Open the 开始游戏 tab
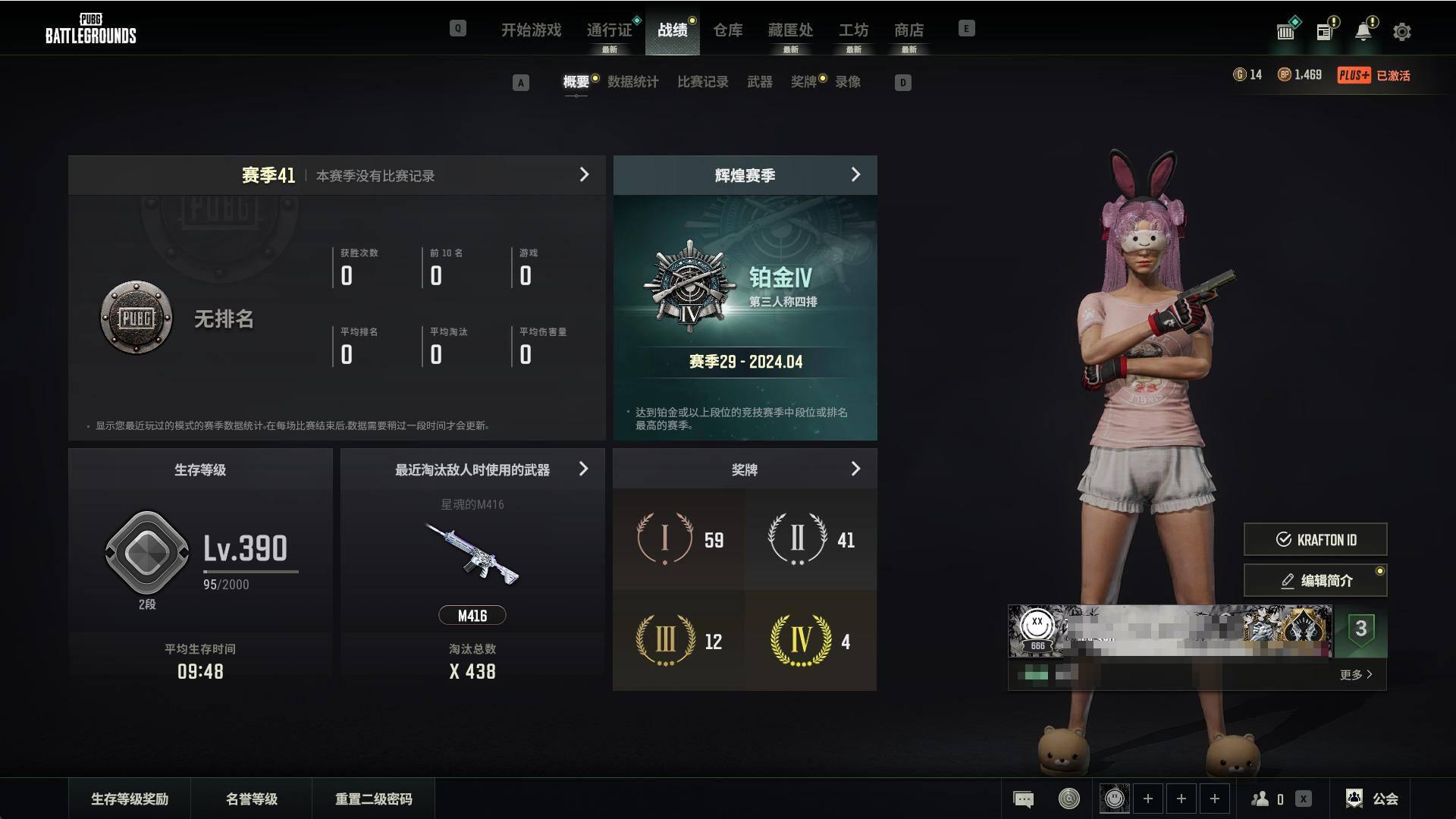 coord(531,30)
